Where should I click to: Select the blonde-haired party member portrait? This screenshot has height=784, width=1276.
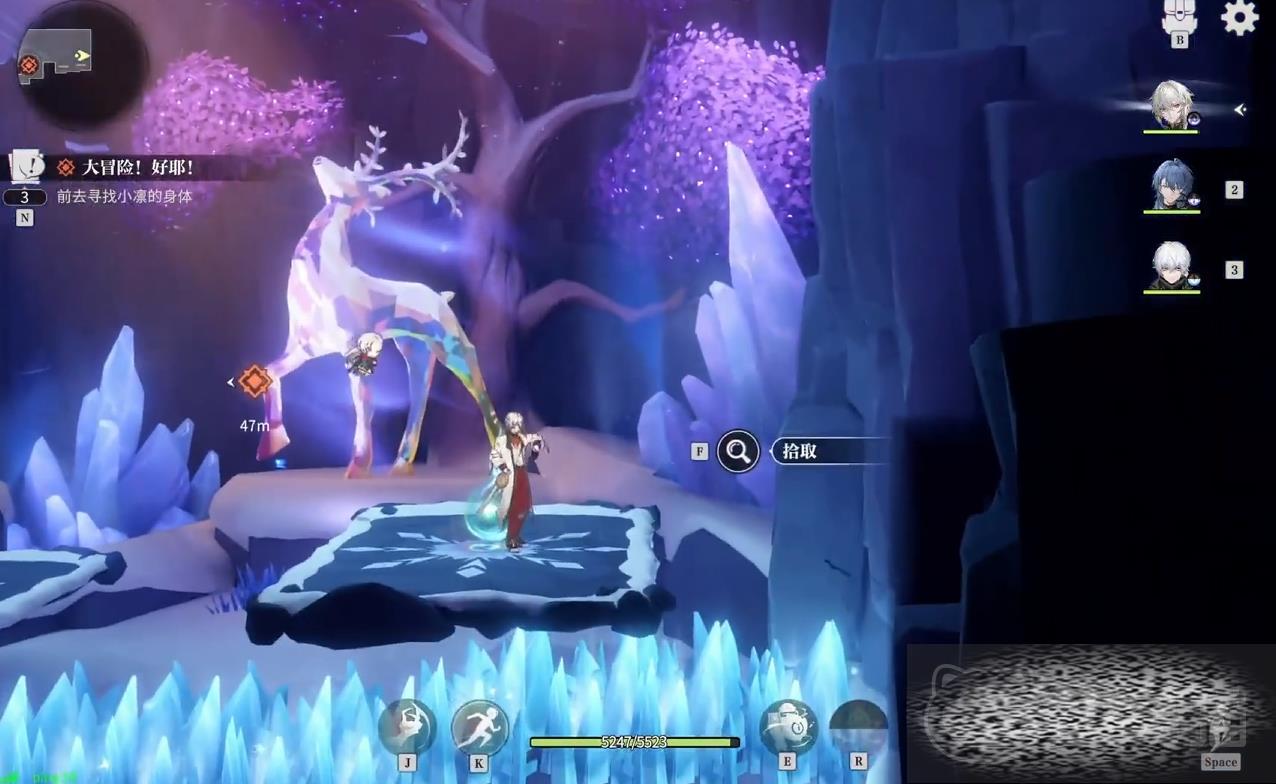(1172, 106)
